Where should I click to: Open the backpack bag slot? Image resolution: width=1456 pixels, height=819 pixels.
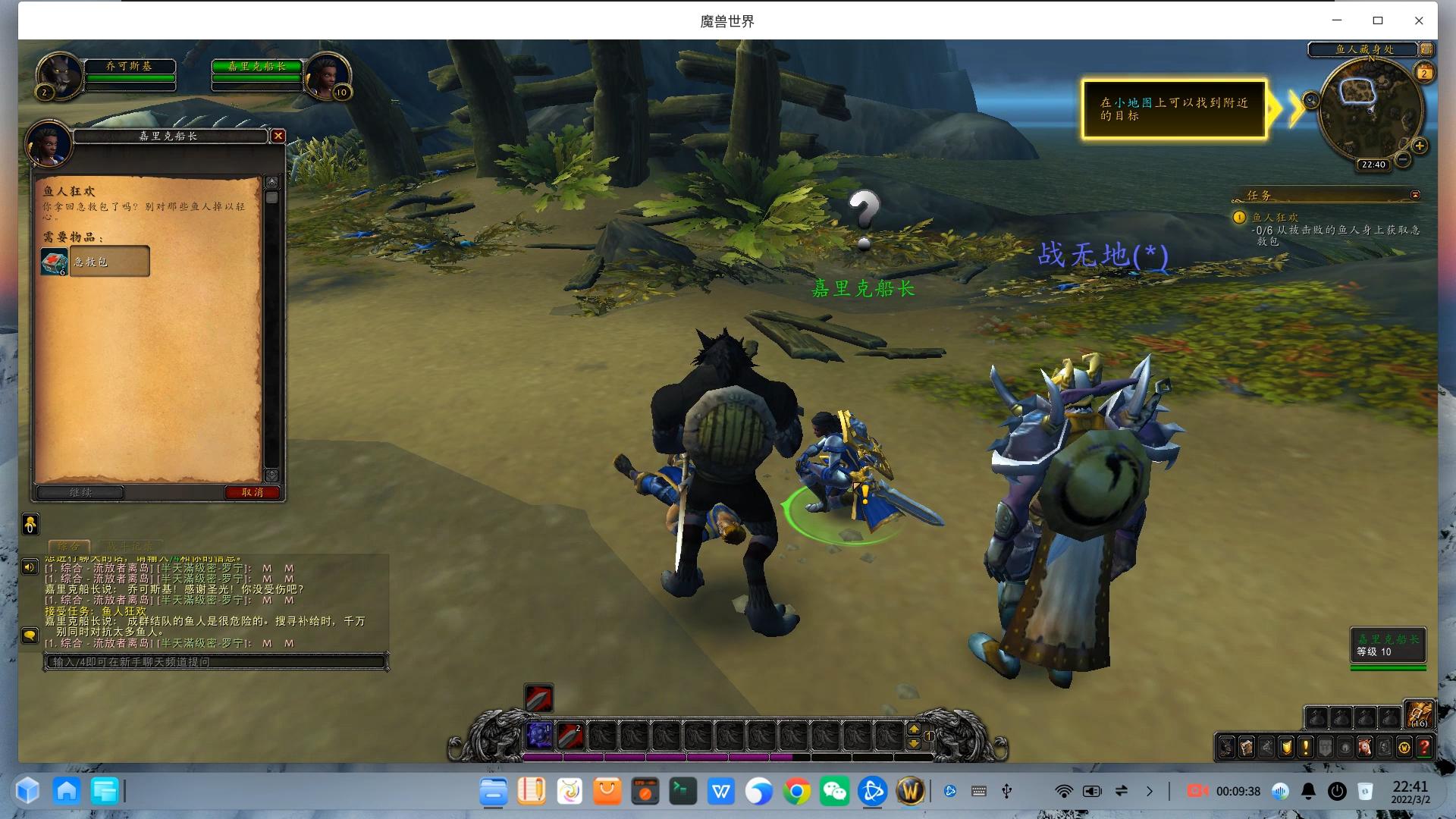tap(1418, 715)
